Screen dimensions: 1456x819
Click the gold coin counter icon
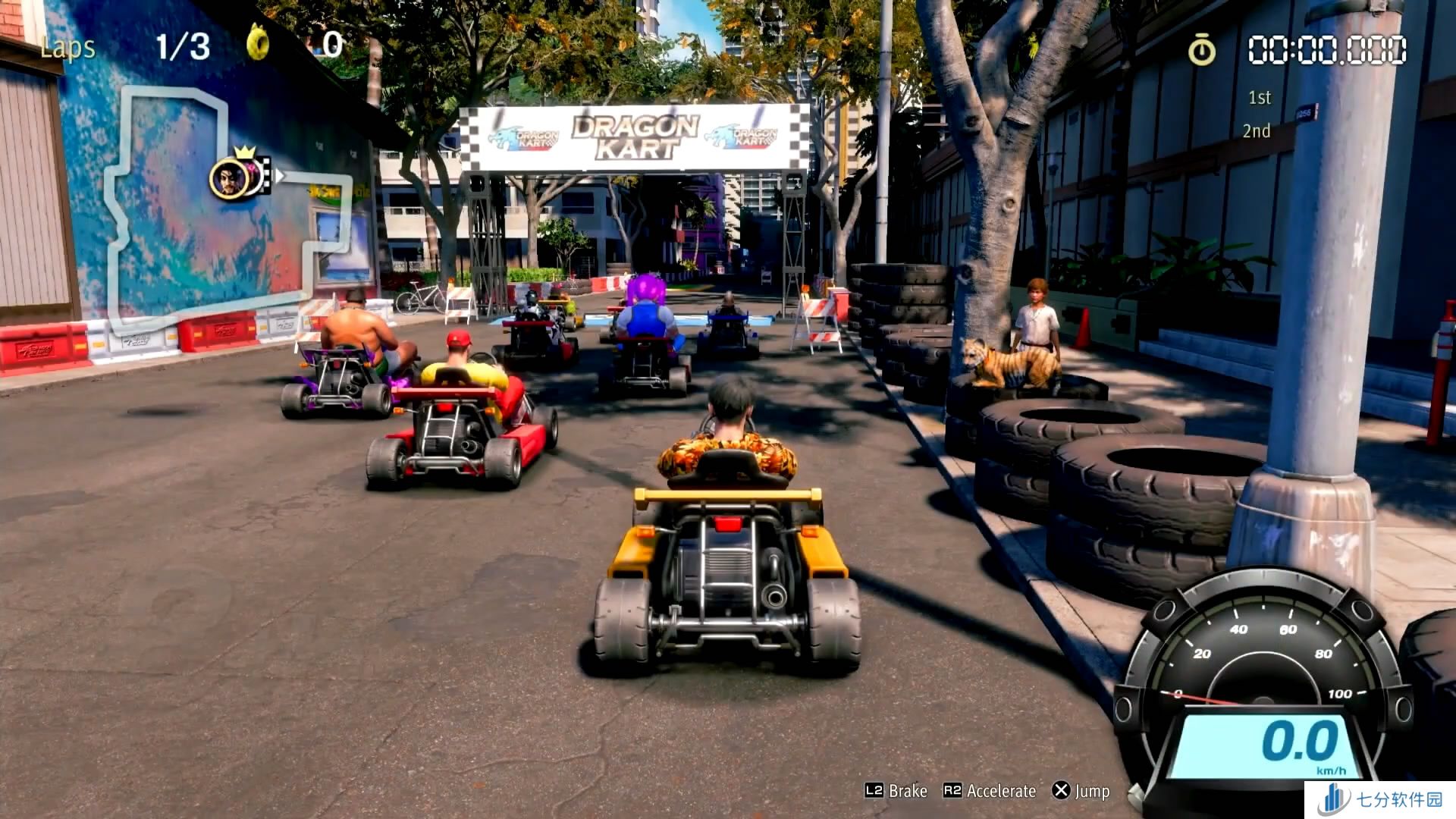click(x=258, y=42)
